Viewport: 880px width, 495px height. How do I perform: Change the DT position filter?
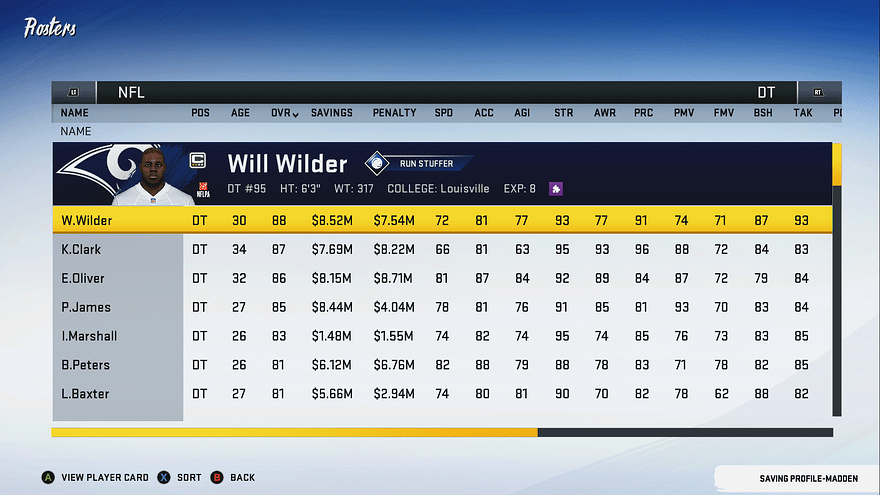pos(766,92)
